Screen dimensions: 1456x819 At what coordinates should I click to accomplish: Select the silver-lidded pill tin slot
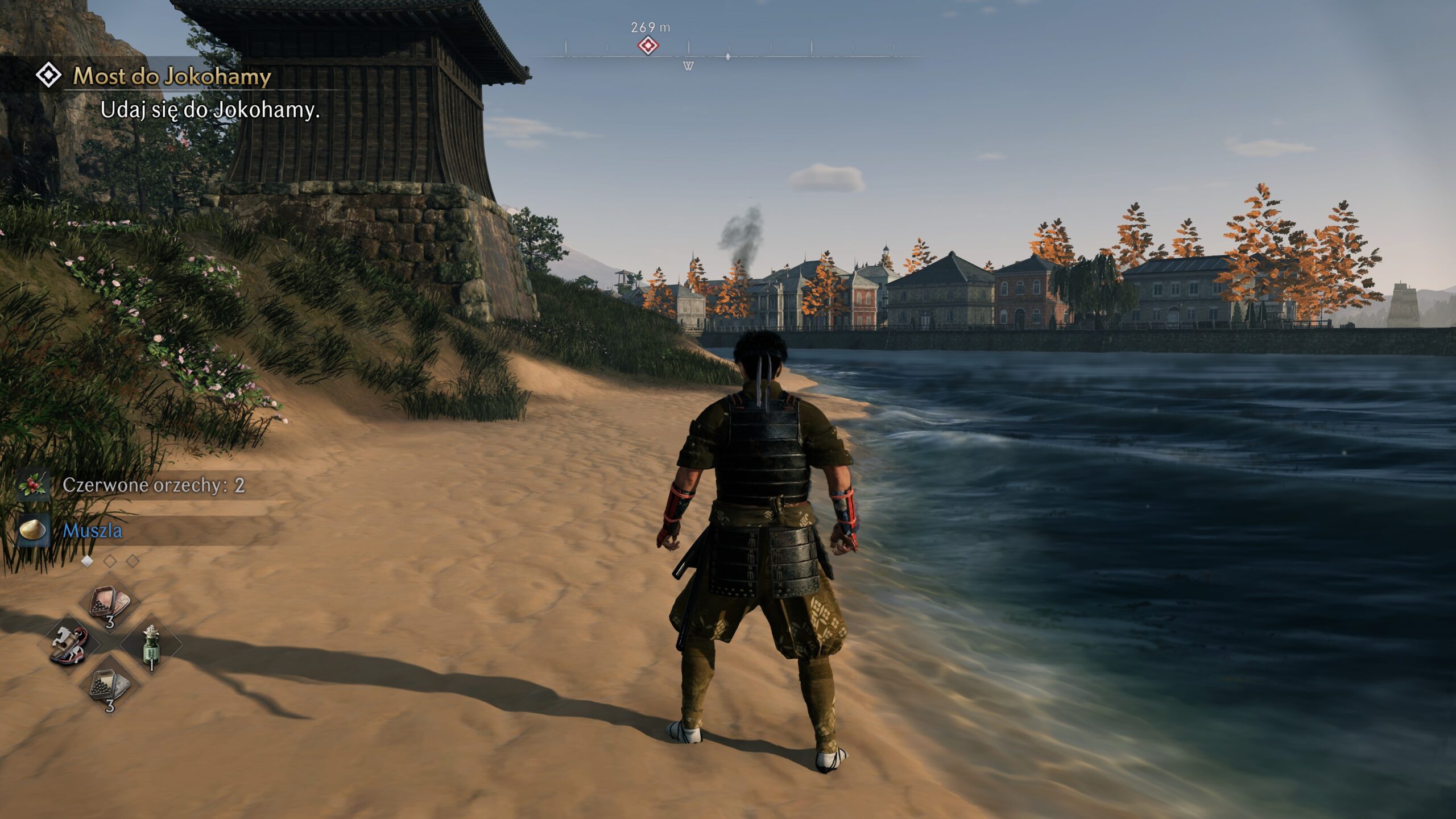click(110, 686)
